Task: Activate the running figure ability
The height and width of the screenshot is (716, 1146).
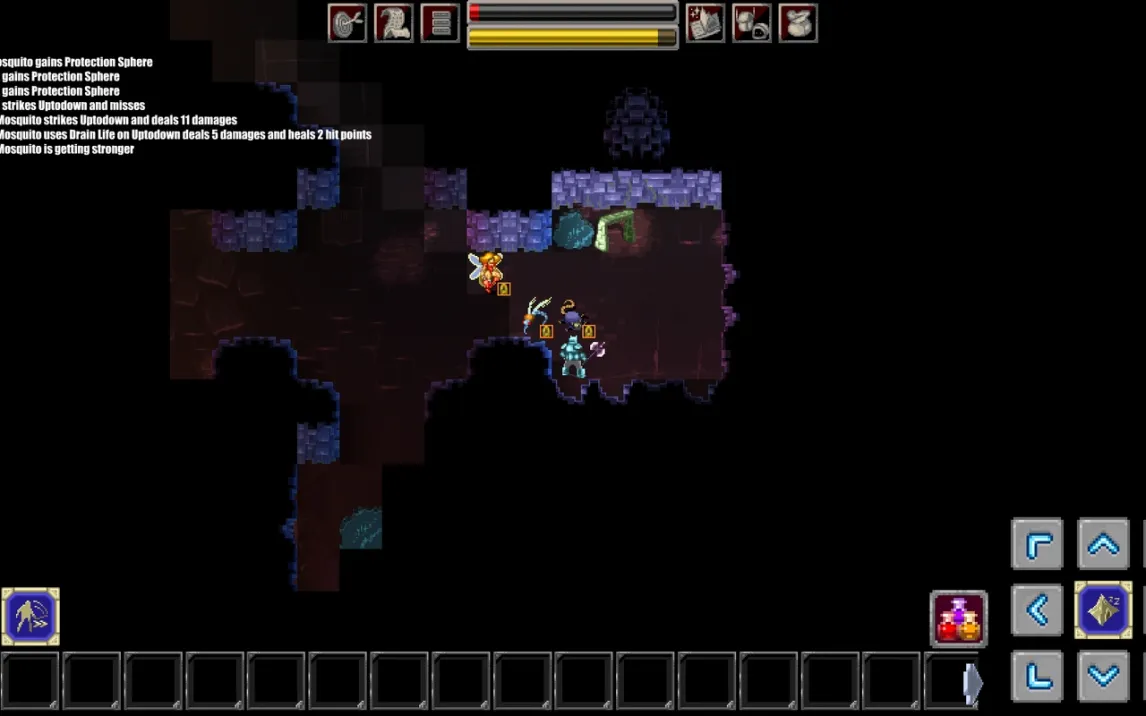Action: click(31, 616)
